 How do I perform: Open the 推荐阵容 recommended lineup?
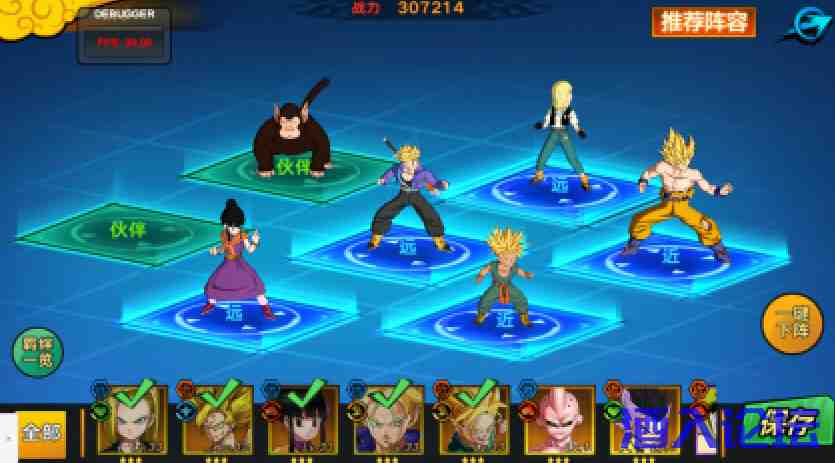[703, 22]
